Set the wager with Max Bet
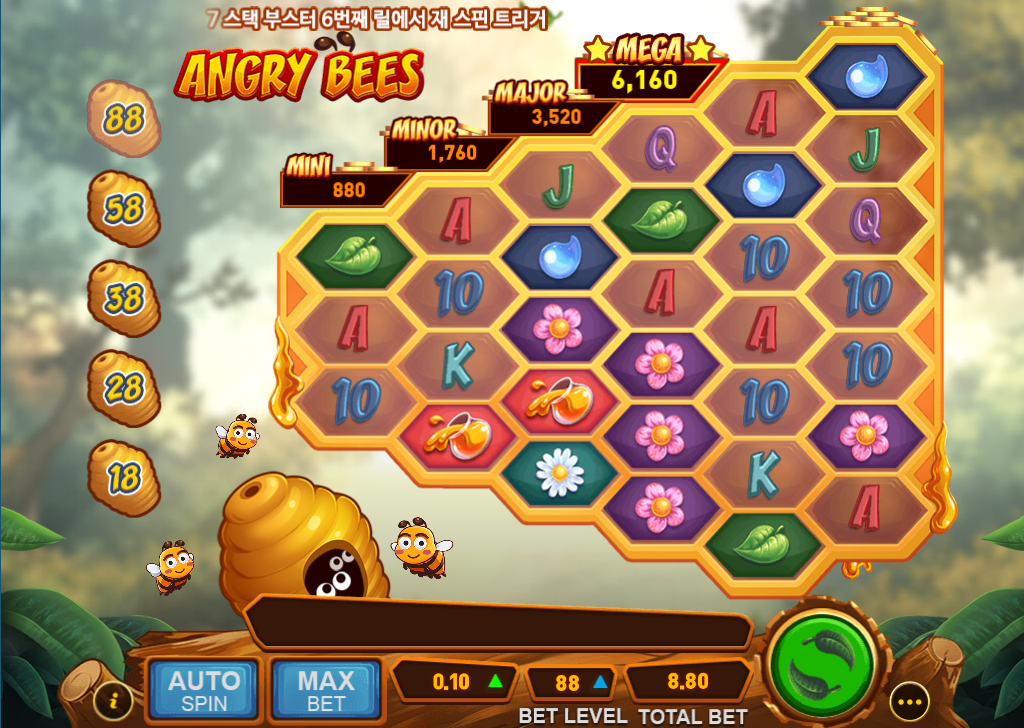The height and width of the screenshot is (728, 1024). click(326, 690)
